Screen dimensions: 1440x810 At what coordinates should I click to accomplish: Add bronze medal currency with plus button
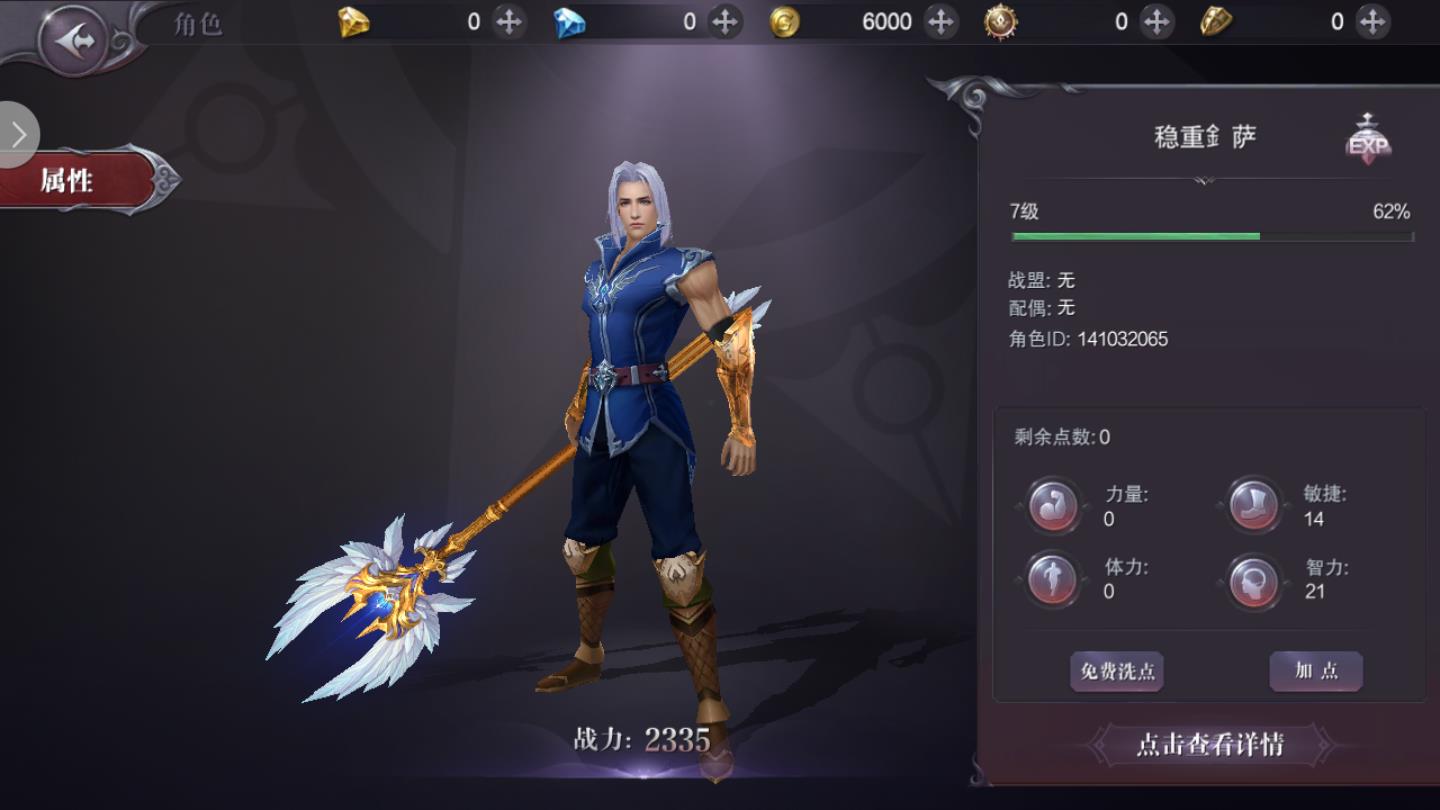pyautogui.click(x=1157, y=21)
